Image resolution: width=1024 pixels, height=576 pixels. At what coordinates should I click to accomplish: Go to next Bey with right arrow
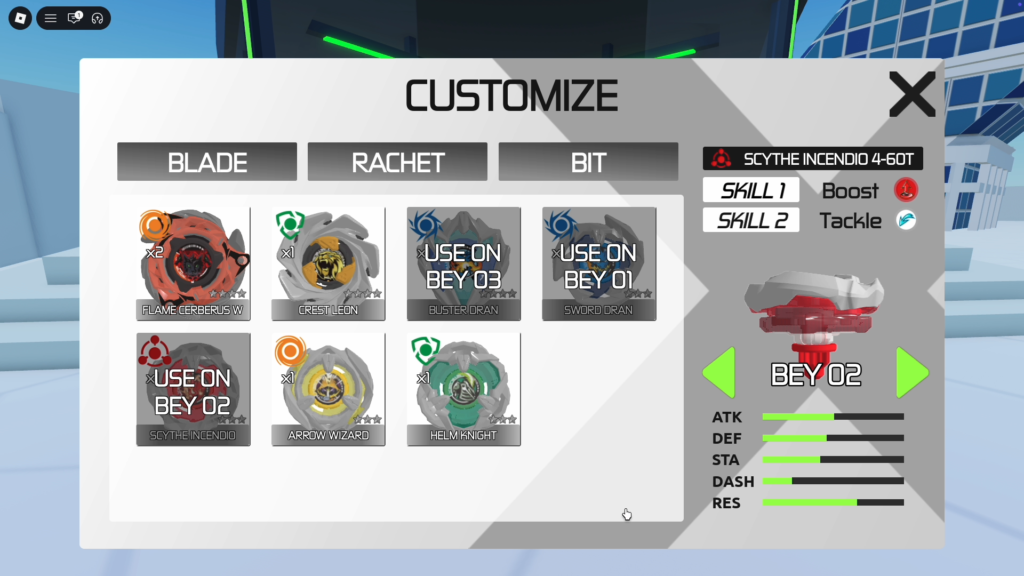pos(912,373)
